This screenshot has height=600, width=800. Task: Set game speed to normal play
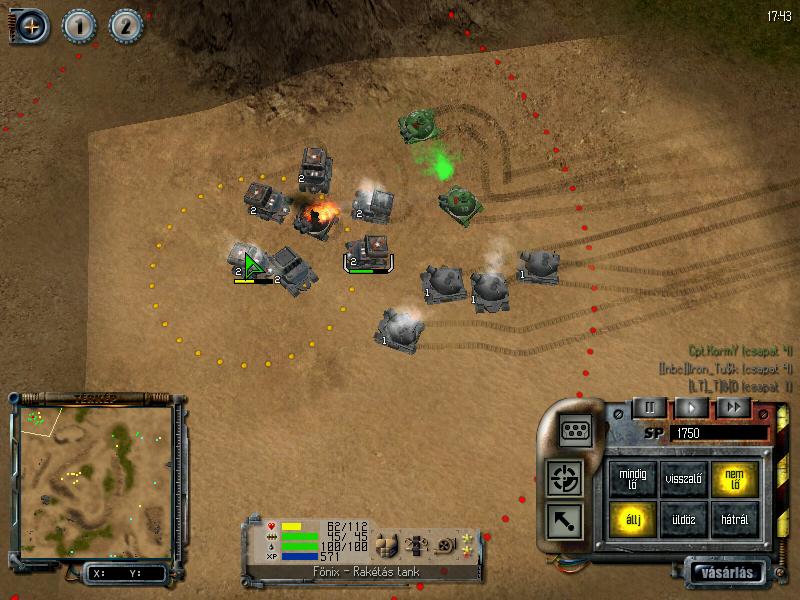coord(691,407)
